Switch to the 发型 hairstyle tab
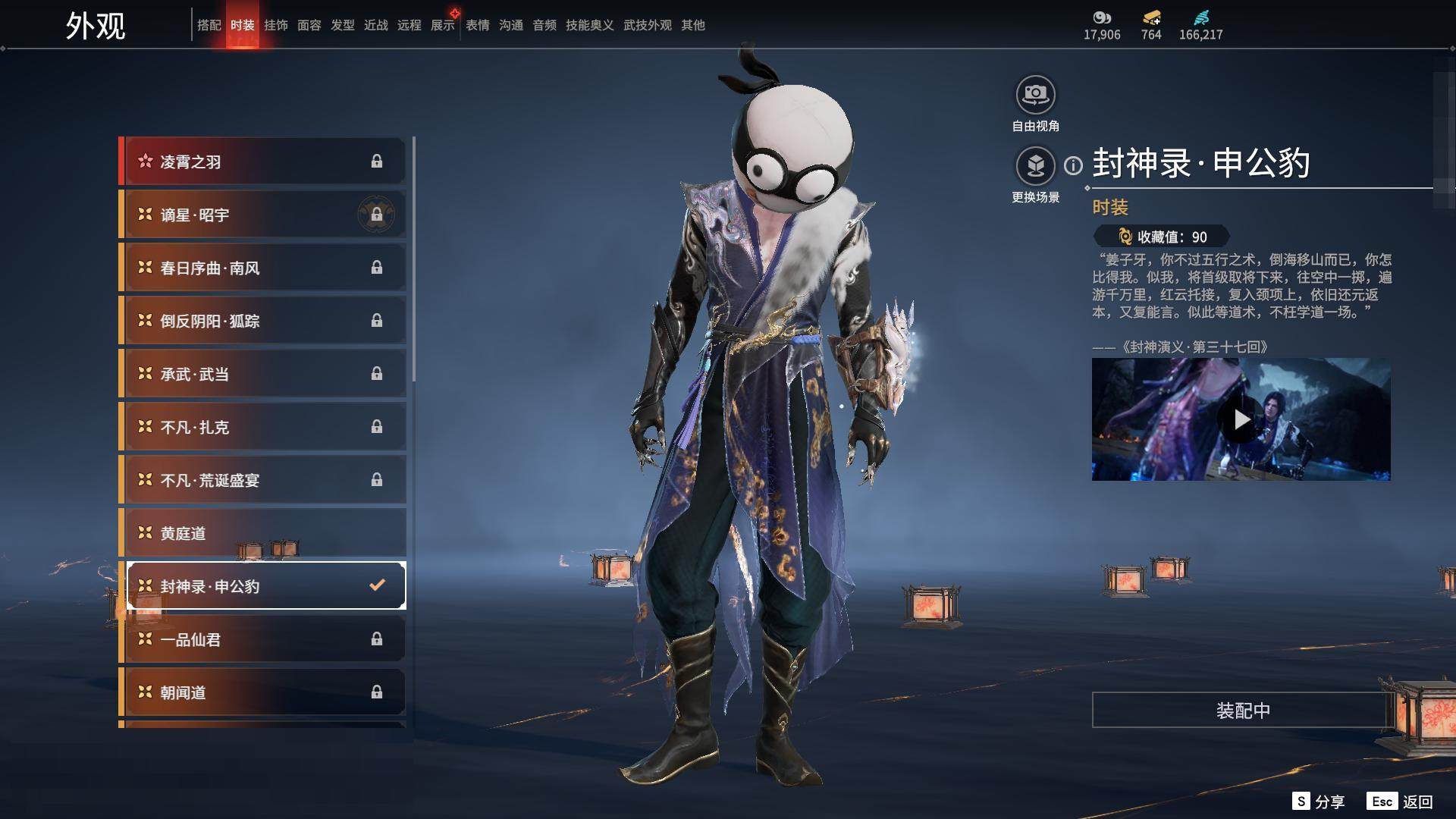 343,25
